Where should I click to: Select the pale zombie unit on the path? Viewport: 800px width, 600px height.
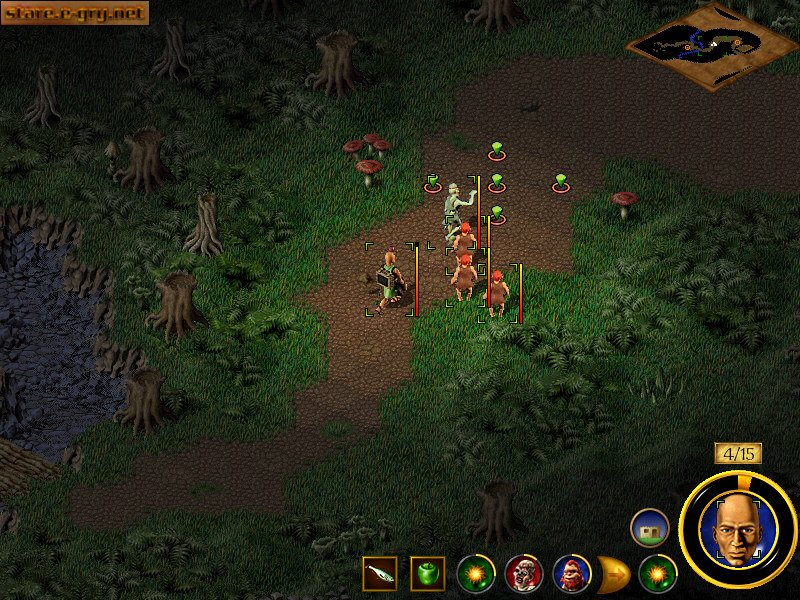tap(456, 207)
